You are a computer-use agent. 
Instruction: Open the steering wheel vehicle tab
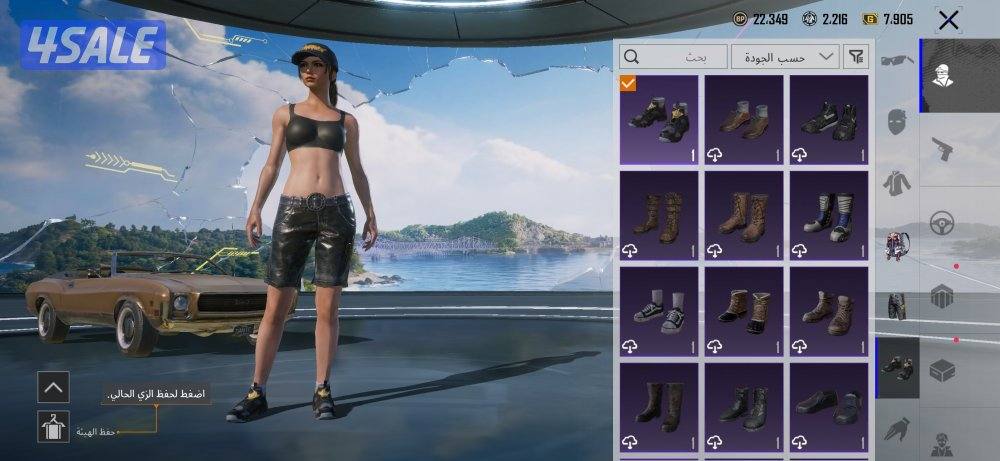tap(942, 222)
